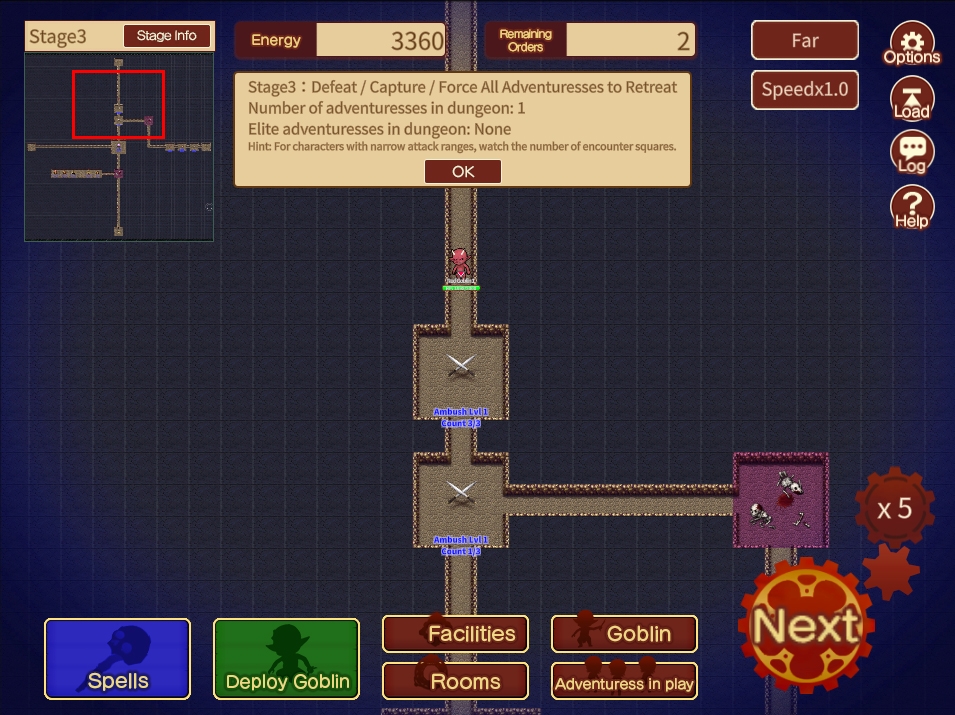Viewport: 955px width, 715px height.
Task: Open the Options gear menu
Action: click(911, 45)
